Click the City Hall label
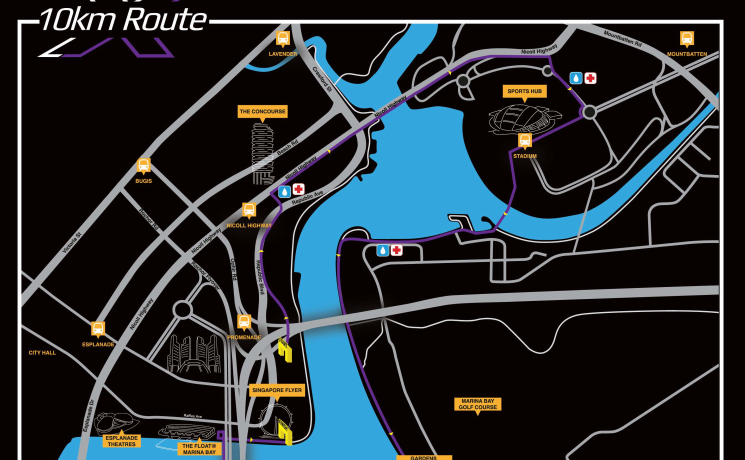 point(42,352)
